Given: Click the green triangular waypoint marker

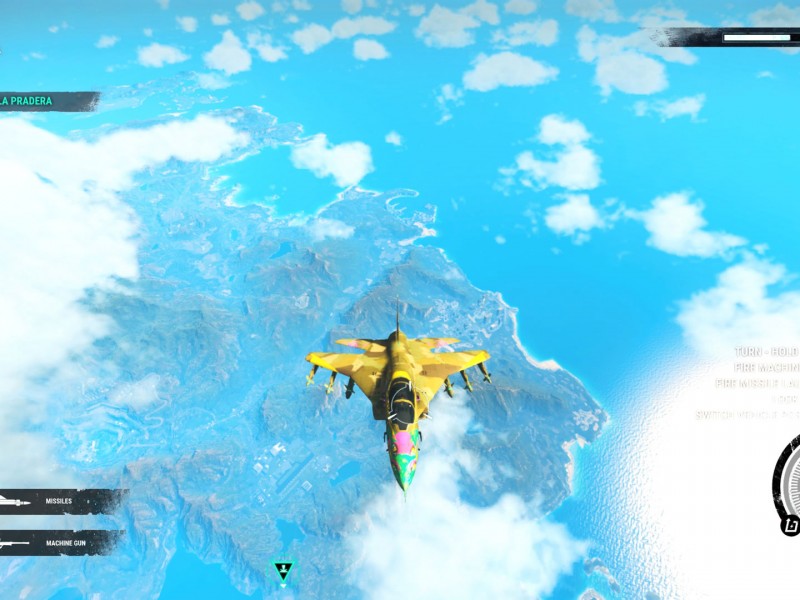Looking at the screenshot, I should click(x=283, y=571).
